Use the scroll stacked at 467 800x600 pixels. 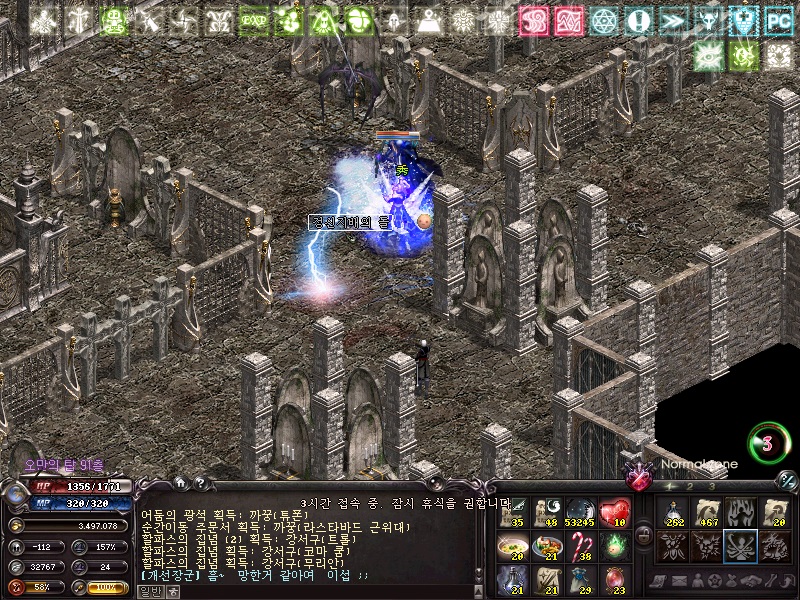click(707, 513)
